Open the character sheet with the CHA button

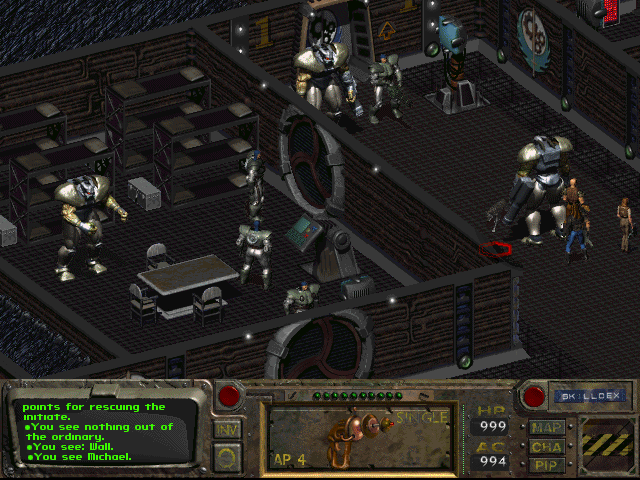coord(547,446)
